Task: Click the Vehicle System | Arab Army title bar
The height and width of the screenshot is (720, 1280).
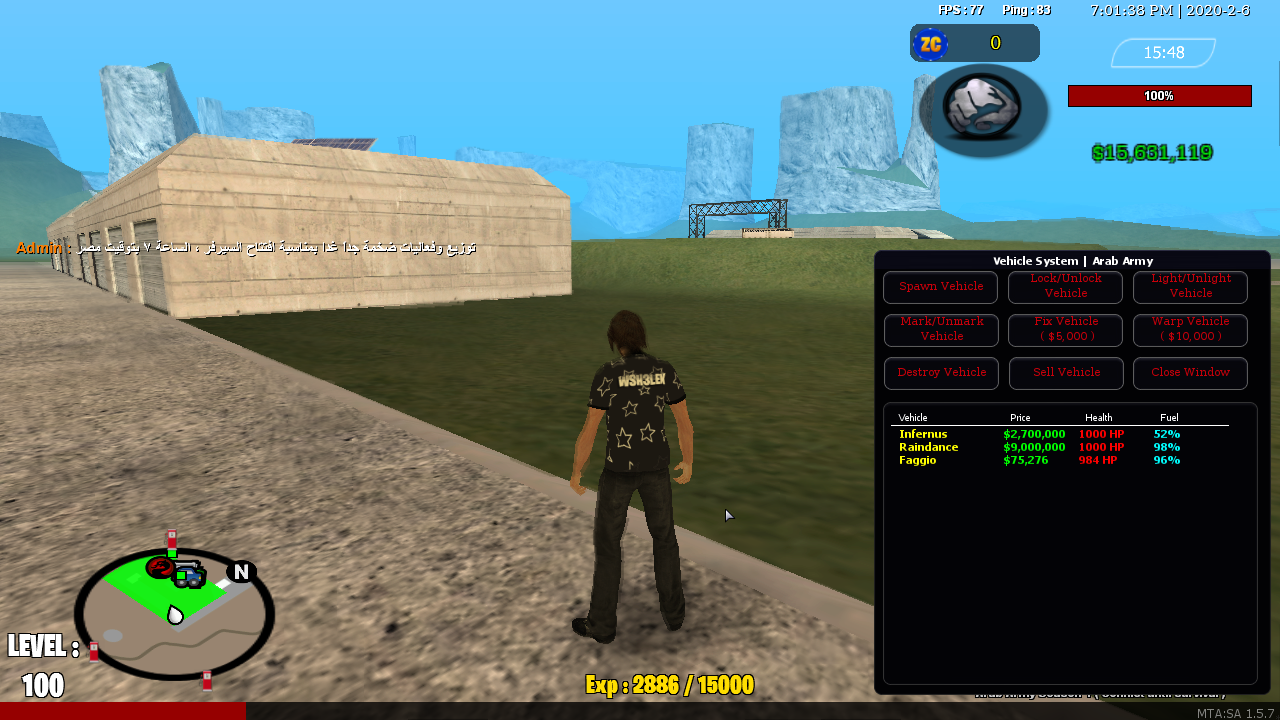Action: tap(1070, 261)
